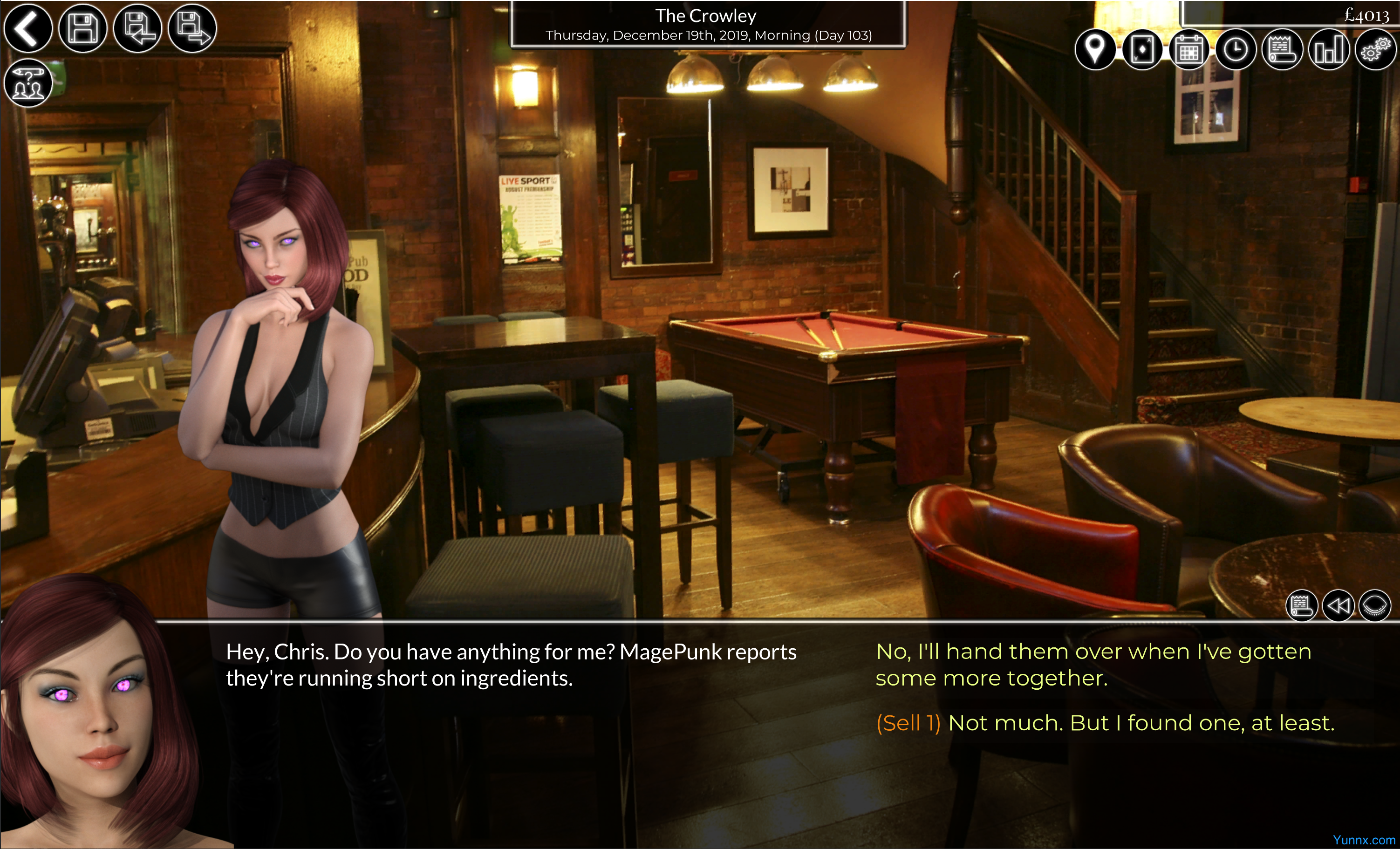The height and width of the screenshot is (849, 1400).
Task: Open the gears settings icon
Action: tap(1375, 50)
